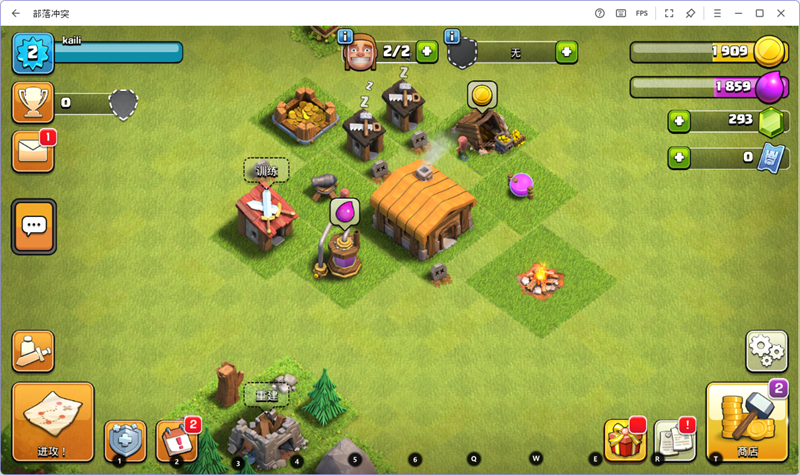This screenshot has width=800, height=475.
Task: Close the emulator window
Action: [x=781, y=13]
